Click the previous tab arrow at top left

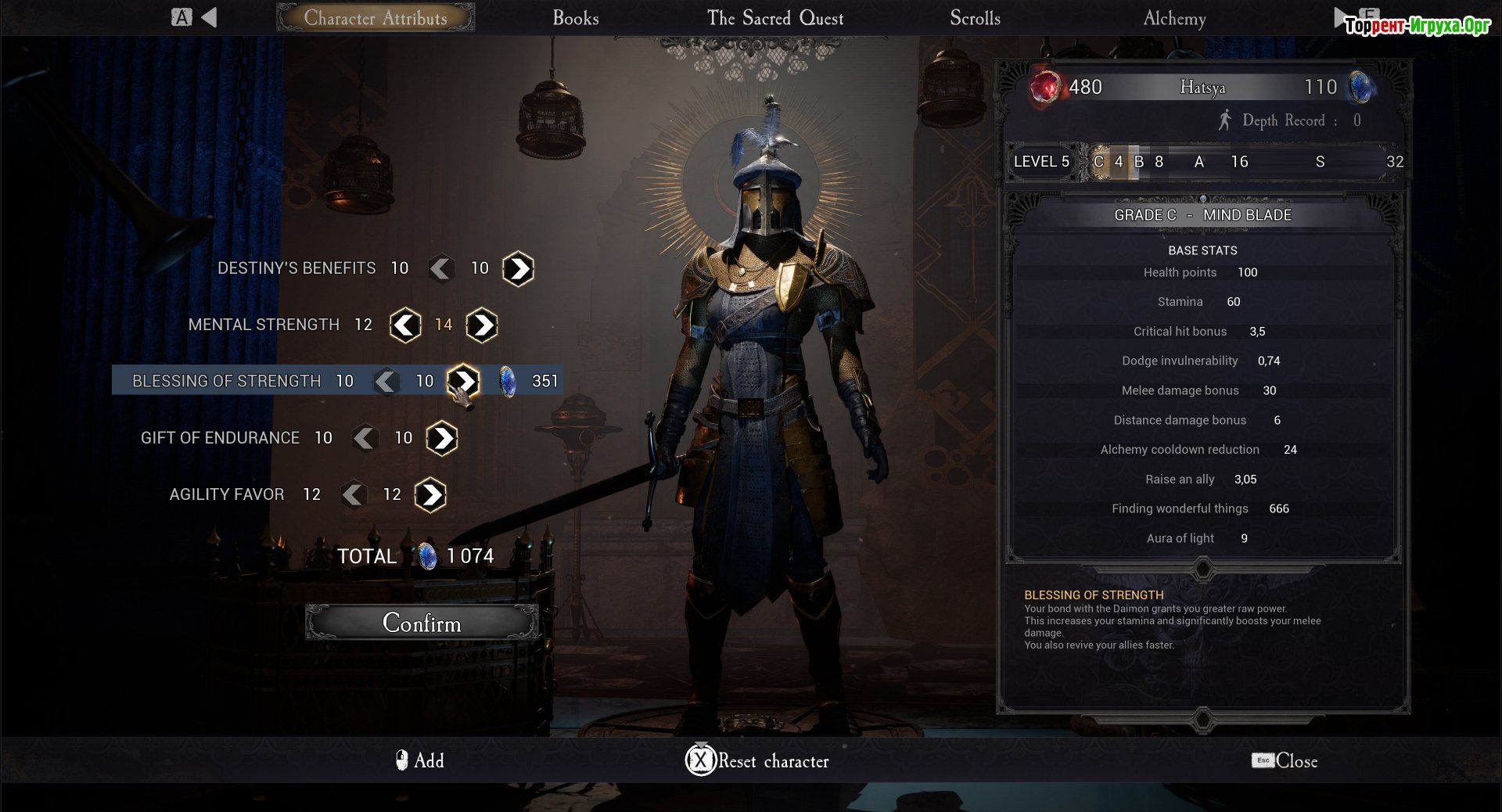(x=208, y=17)
